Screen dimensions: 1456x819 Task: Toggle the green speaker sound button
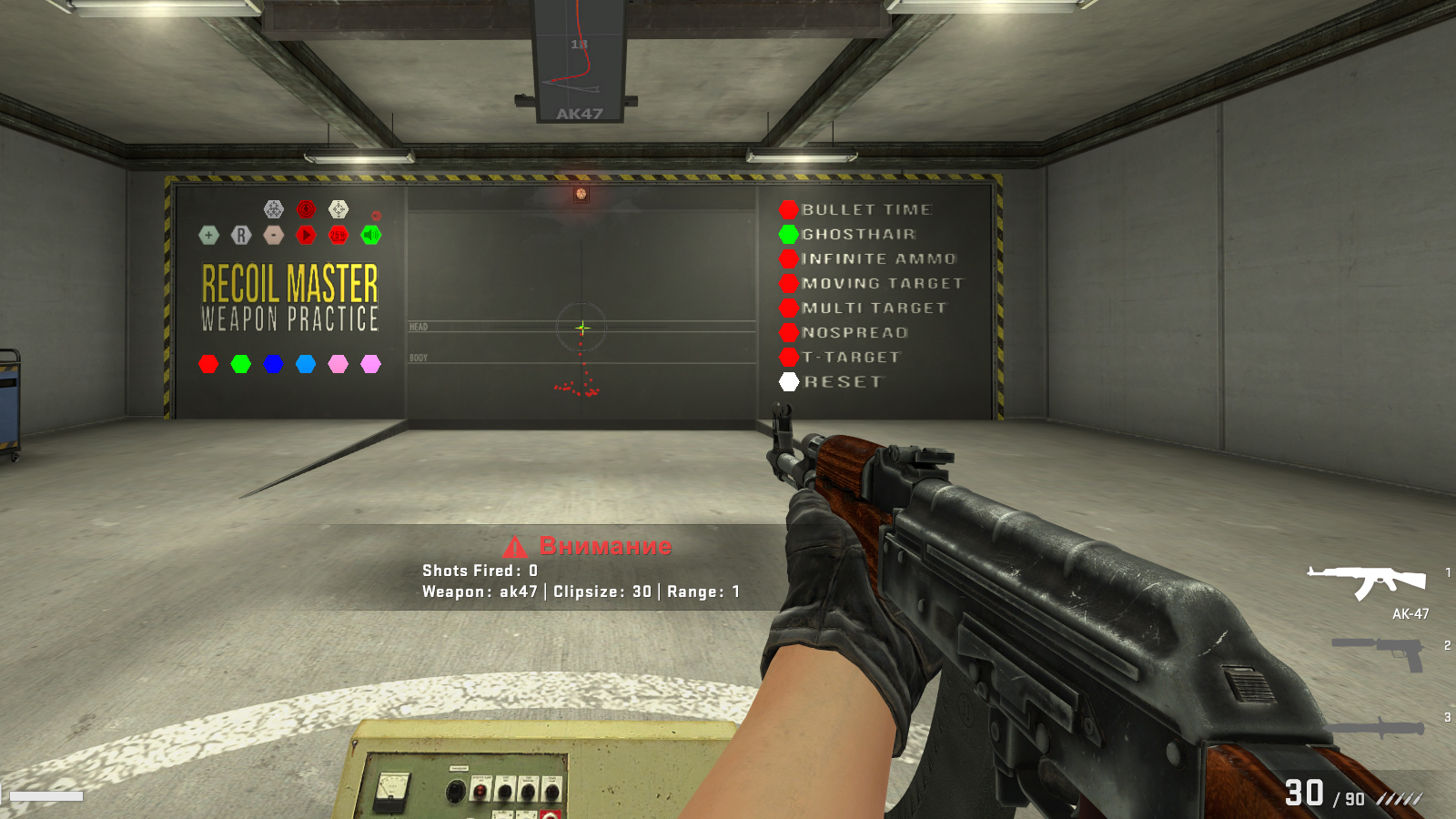pyautogui.click(x=371, y=235)
